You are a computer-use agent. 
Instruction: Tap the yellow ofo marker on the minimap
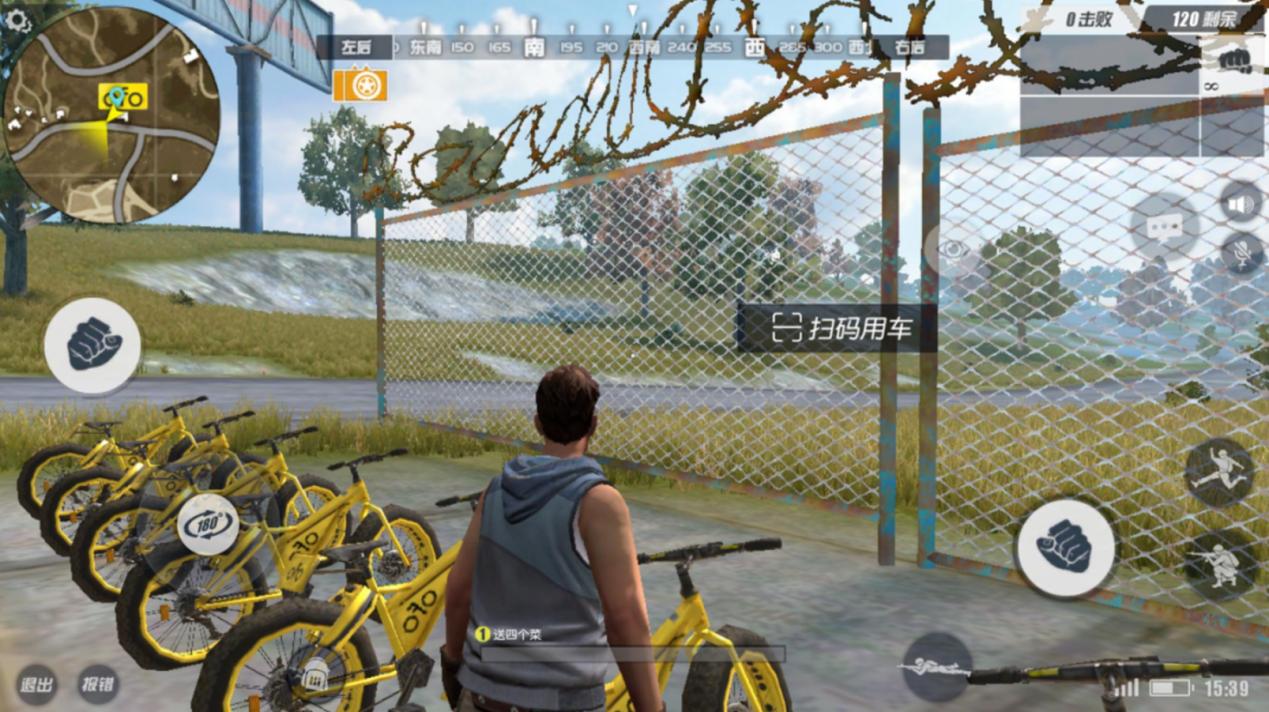tap(123, 97)
